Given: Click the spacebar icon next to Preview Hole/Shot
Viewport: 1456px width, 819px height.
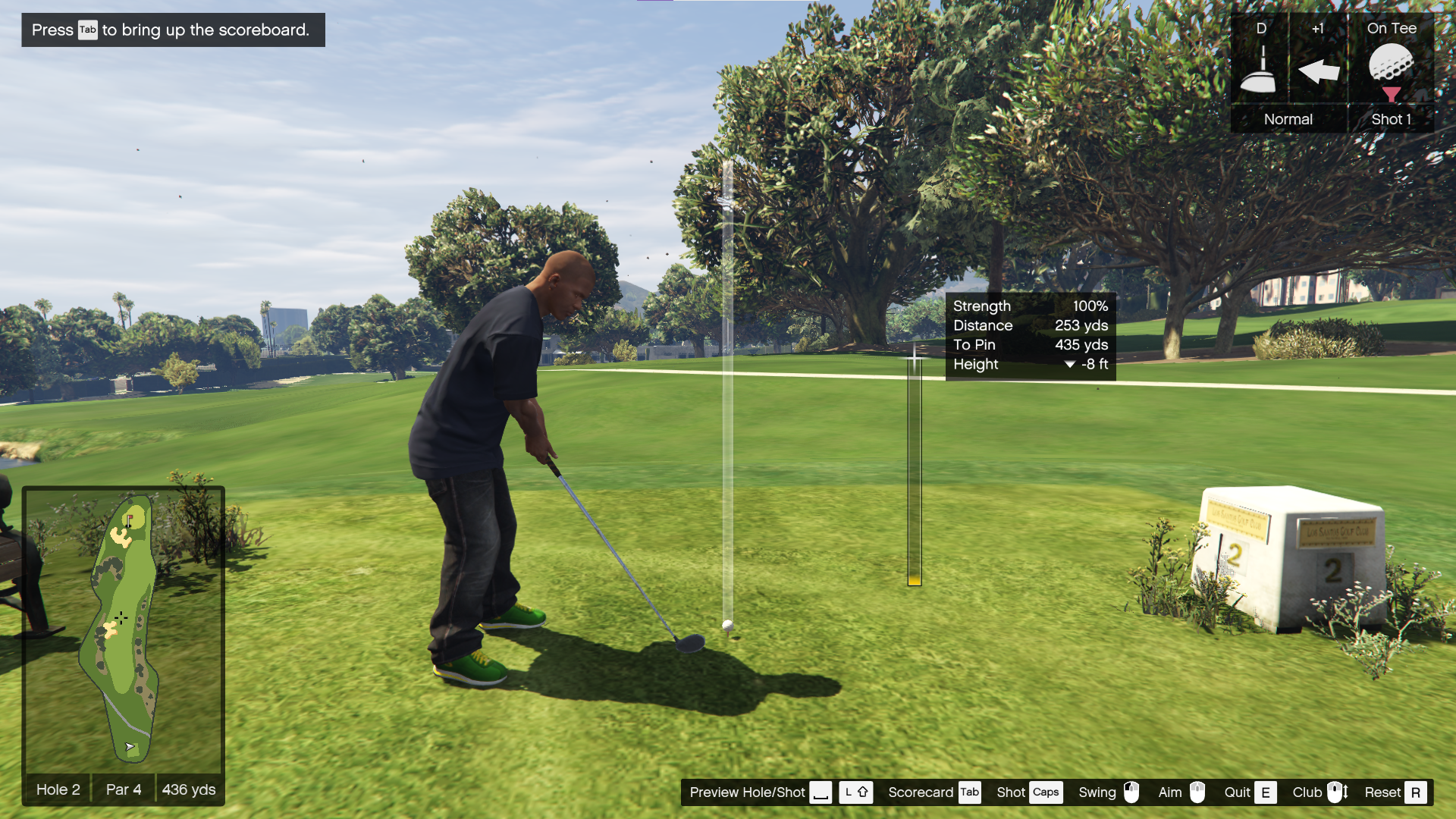Looking at the screenshot, I should (x=821, y=792).
